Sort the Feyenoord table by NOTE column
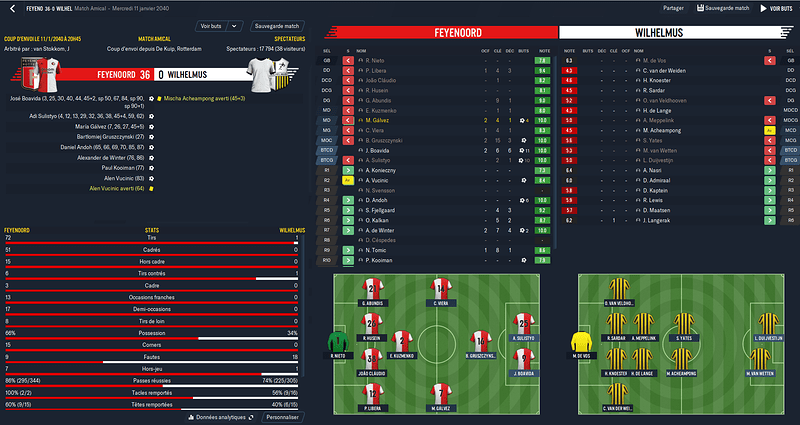Image resolution: width=800 pixels, height=425 pixels. (540, 49)
